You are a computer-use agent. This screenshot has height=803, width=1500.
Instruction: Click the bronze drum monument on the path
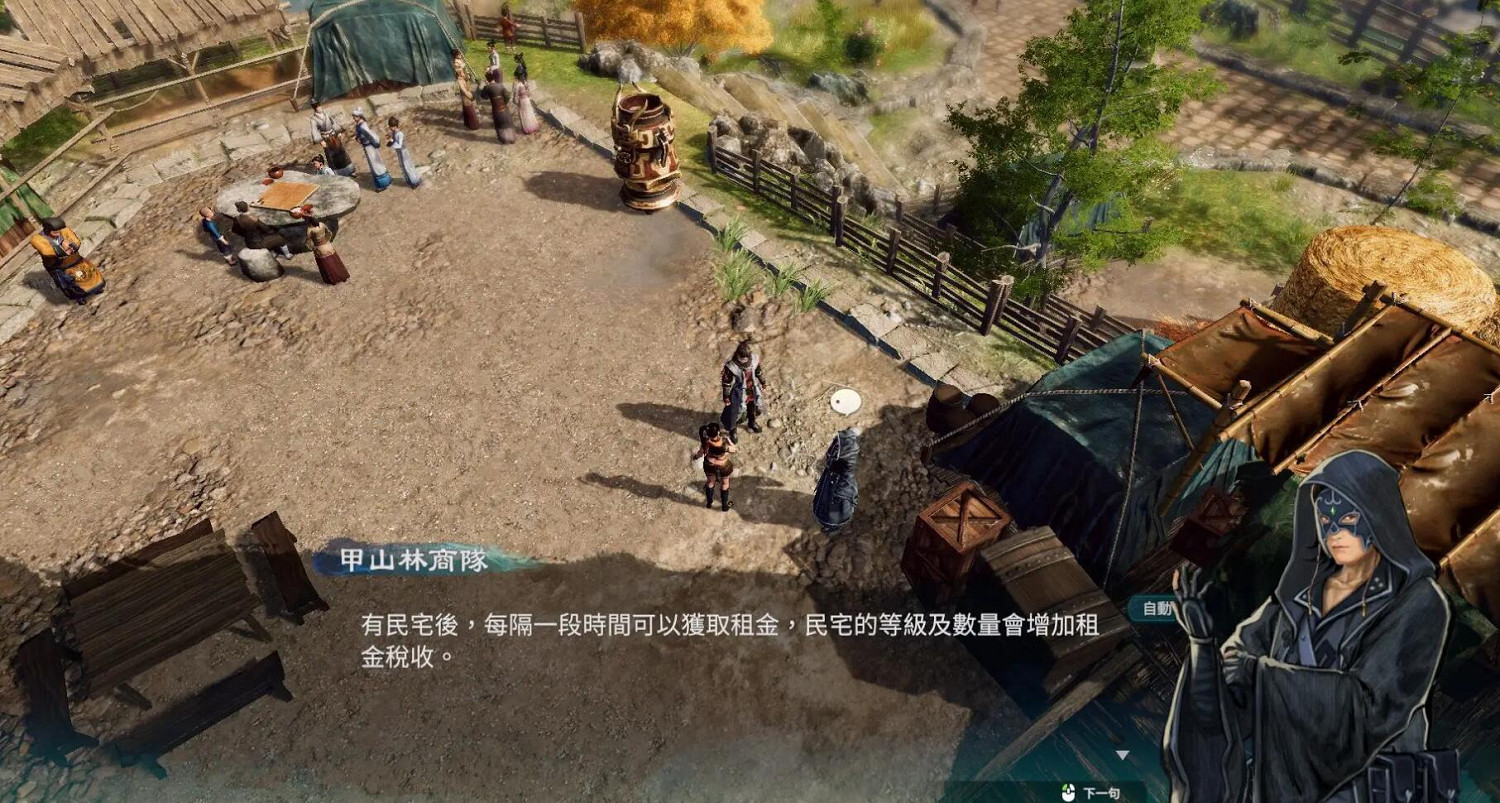point(644,150)
